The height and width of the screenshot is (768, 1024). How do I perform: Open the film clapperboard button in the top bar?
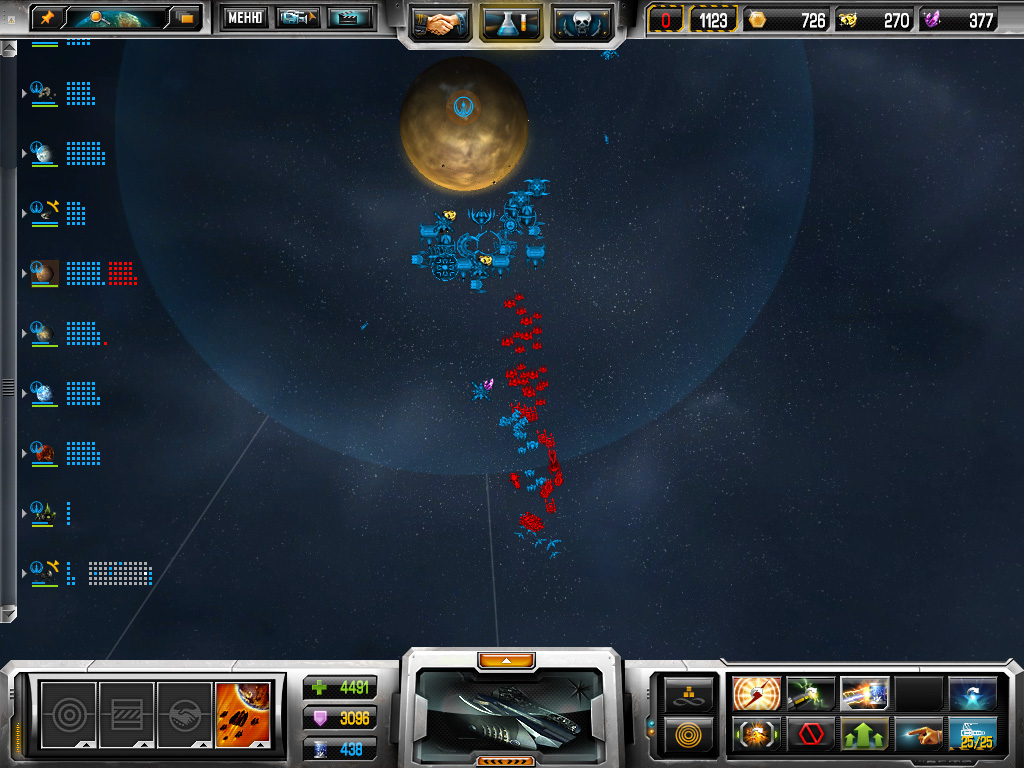pyautogui.click(x=350, y=17)
